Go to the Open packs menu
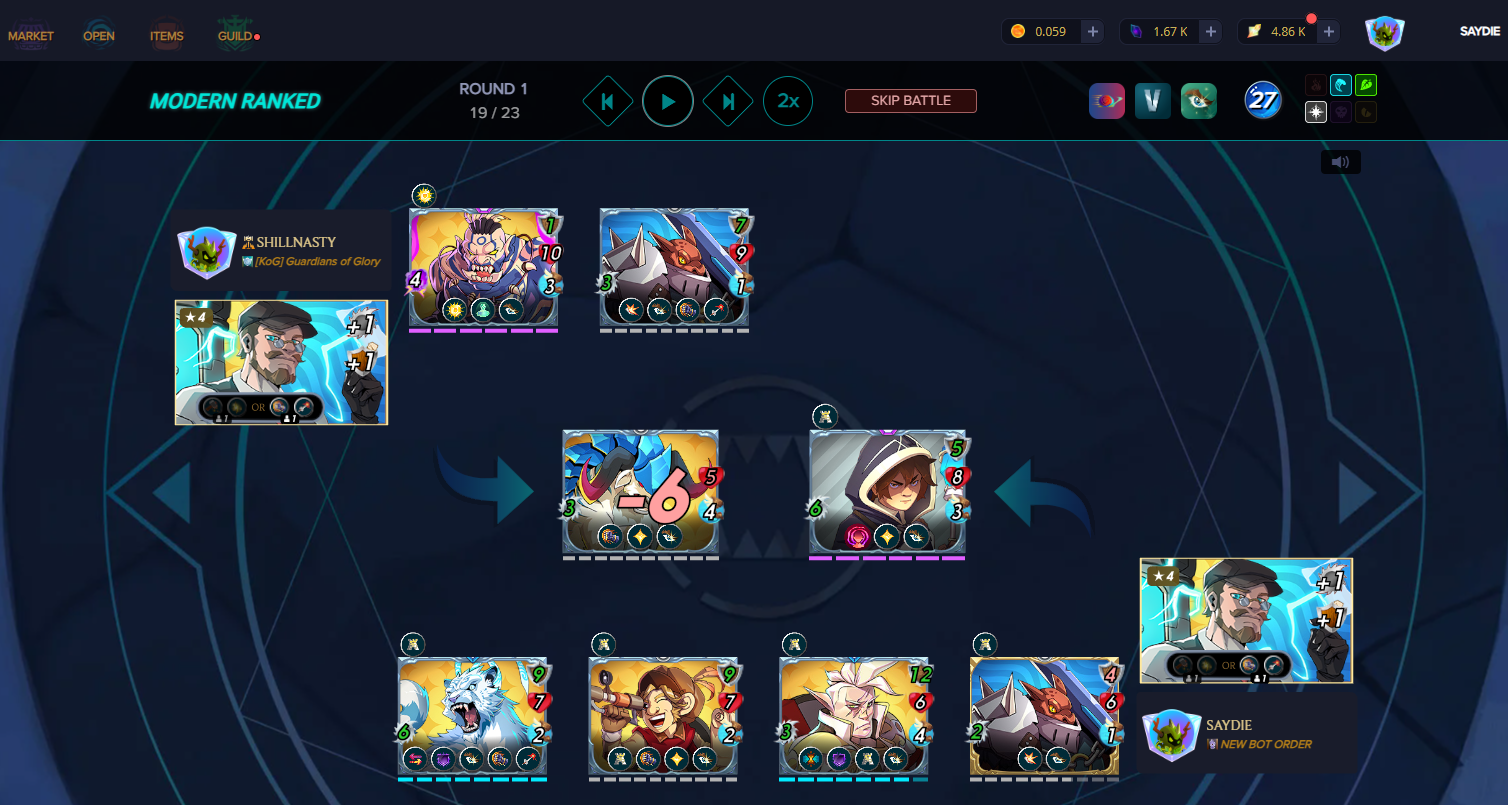 coord(99,36)
